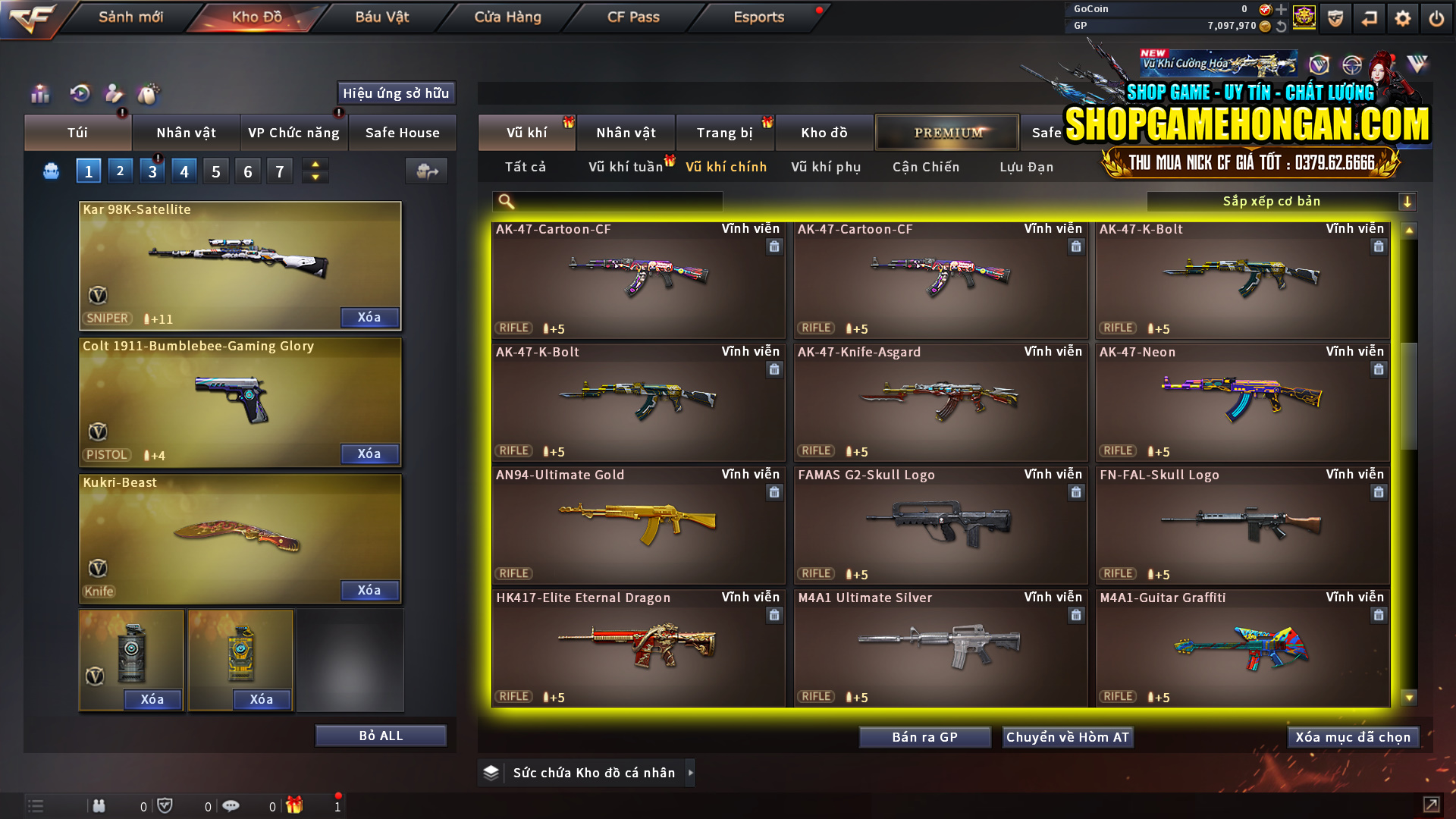Open the gift box icon in the bottom bar
This screenshot has width=1456, height=819.
[295, 805]
